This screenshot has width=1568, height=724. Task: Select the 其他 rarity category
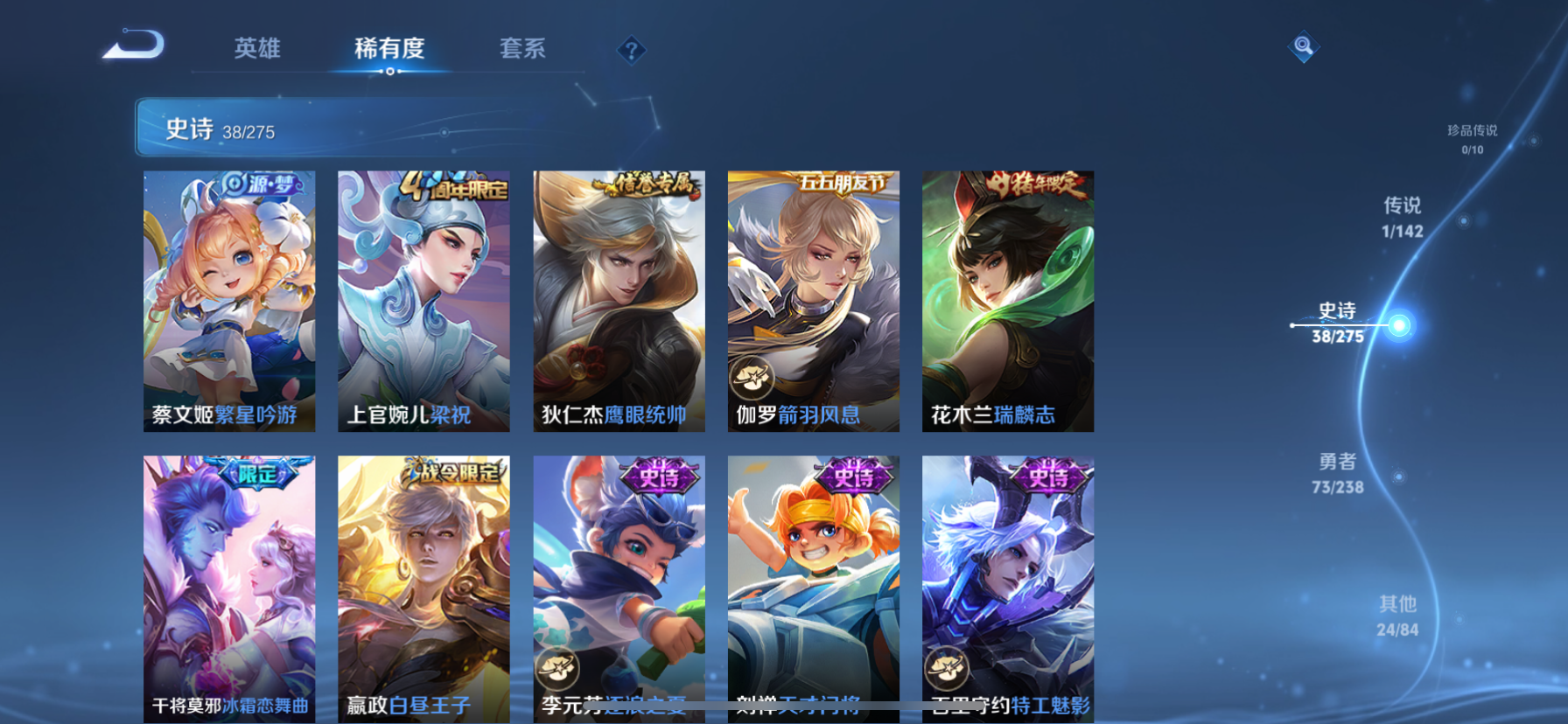1399,615
